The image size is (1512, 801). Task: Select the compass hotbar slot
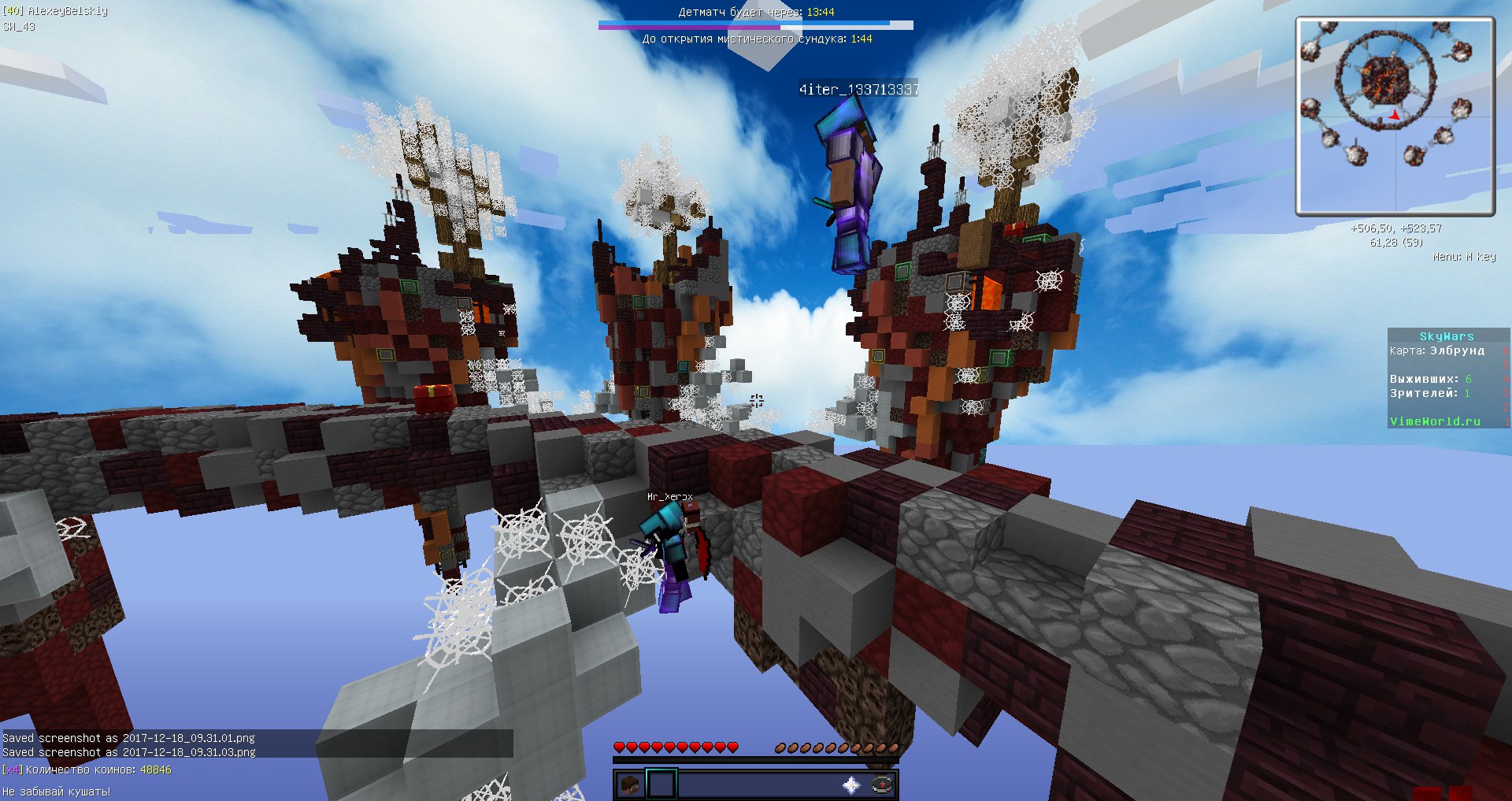pyautogui.click(x=882, y=785)
